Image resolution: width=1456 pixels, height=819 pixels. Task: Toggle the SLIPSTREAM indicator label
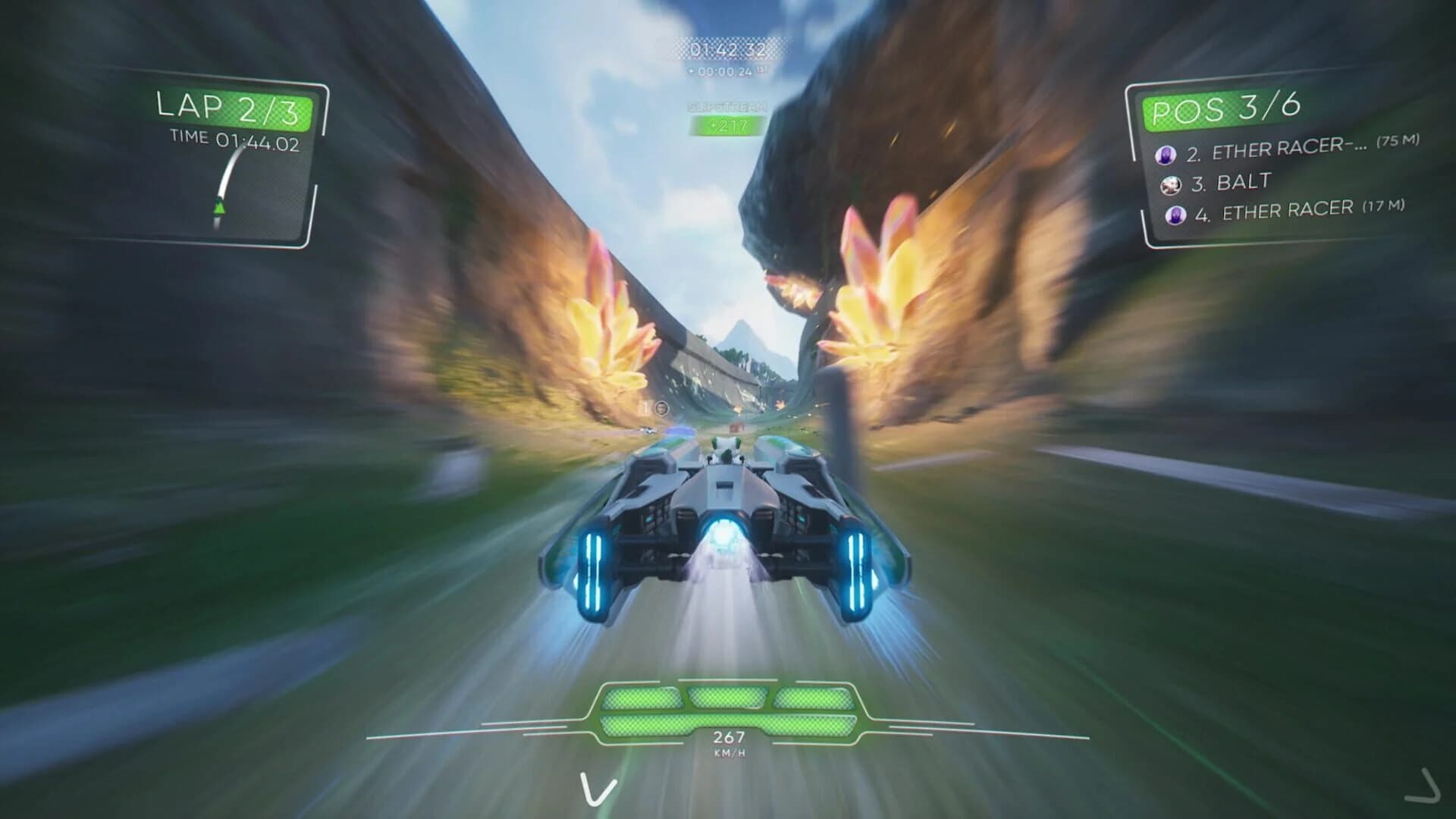pyautogui.click(x=726, y=108)
